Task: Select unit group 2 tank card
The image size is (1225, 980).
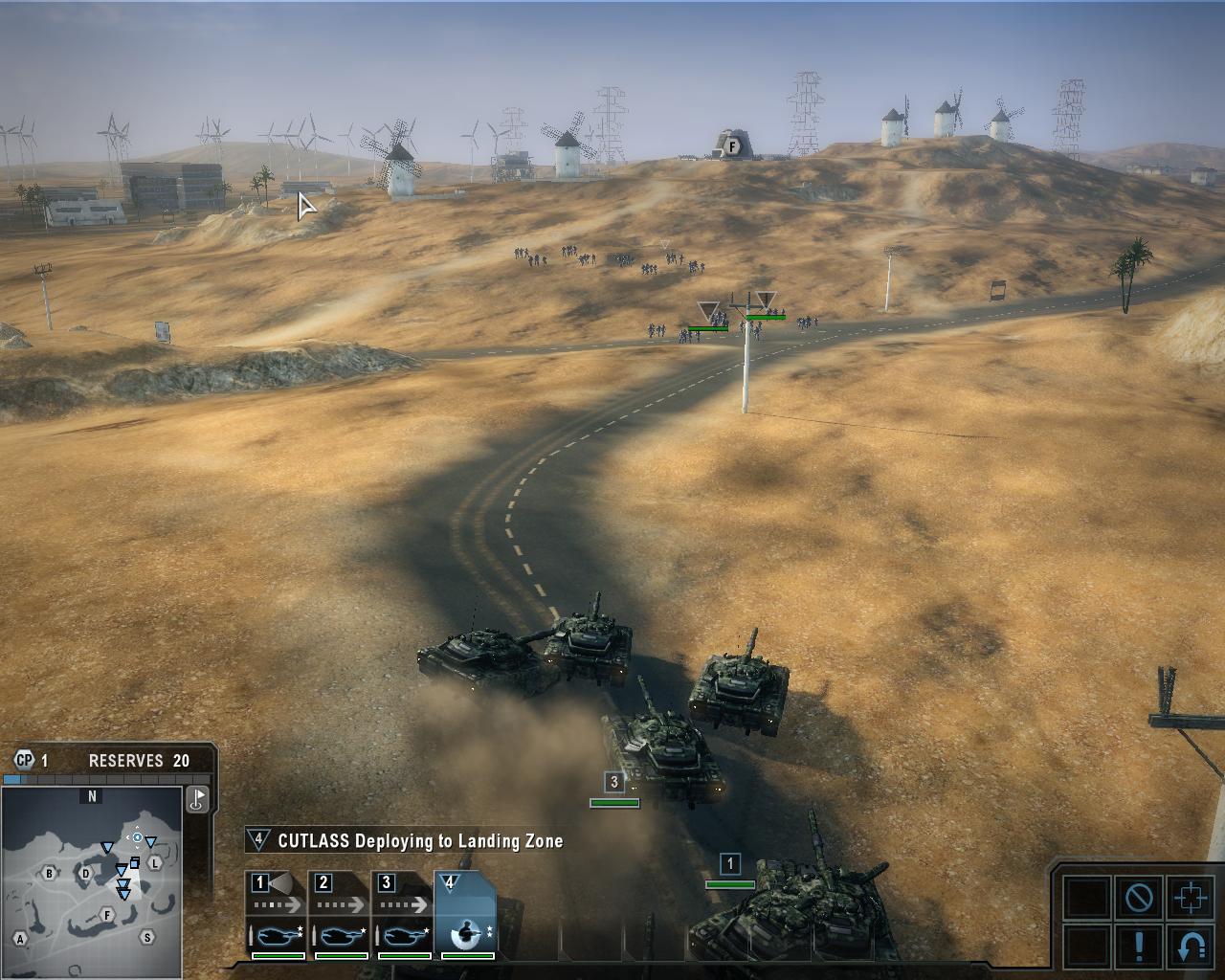Action: [340, 914]
